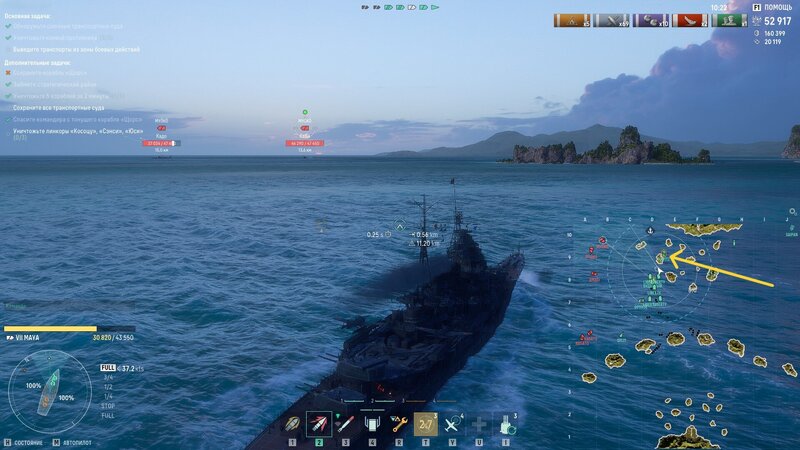Activate the rightmost green consumable icon

506,423
